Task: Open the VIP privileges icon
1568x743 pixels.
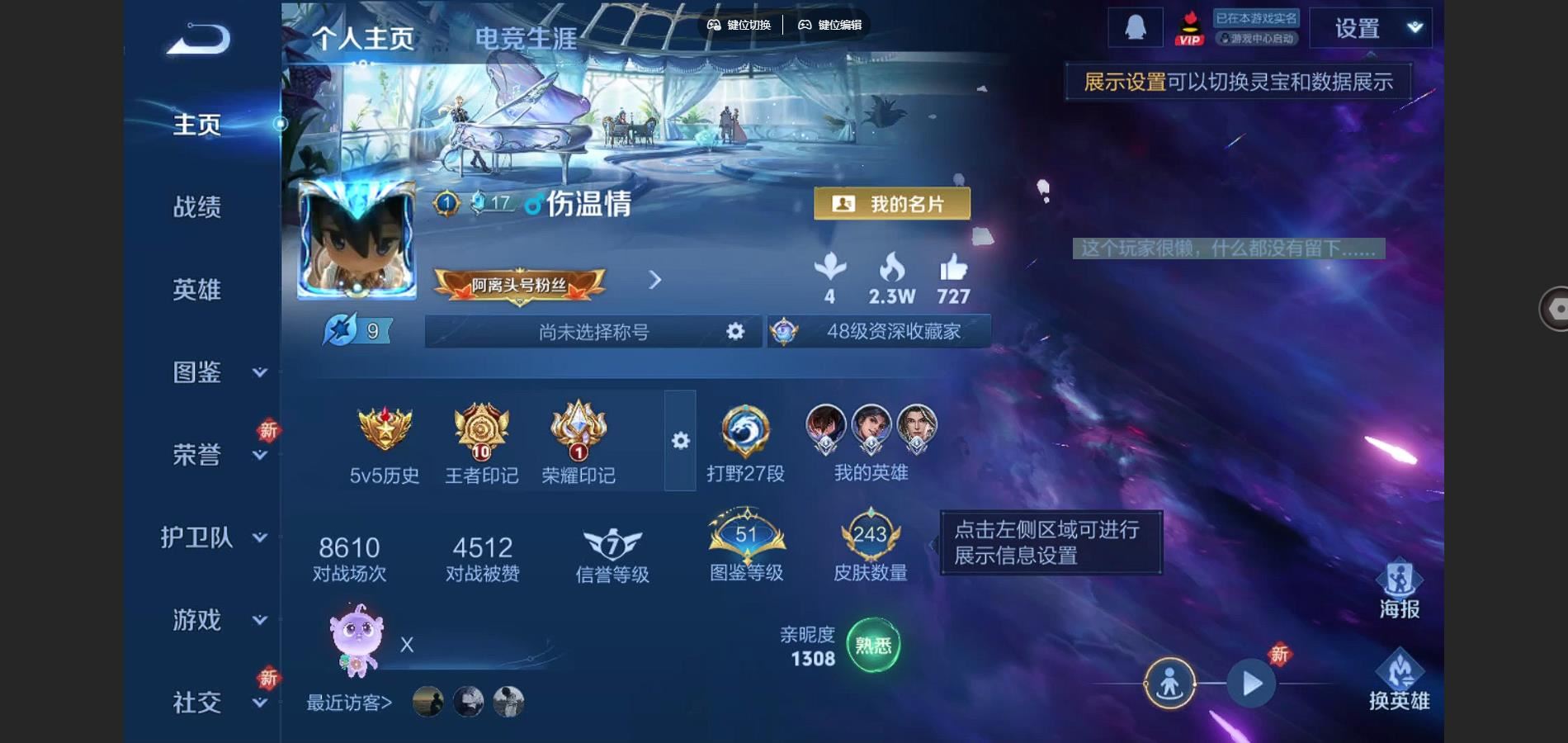Action: (x=1188, y=26)
